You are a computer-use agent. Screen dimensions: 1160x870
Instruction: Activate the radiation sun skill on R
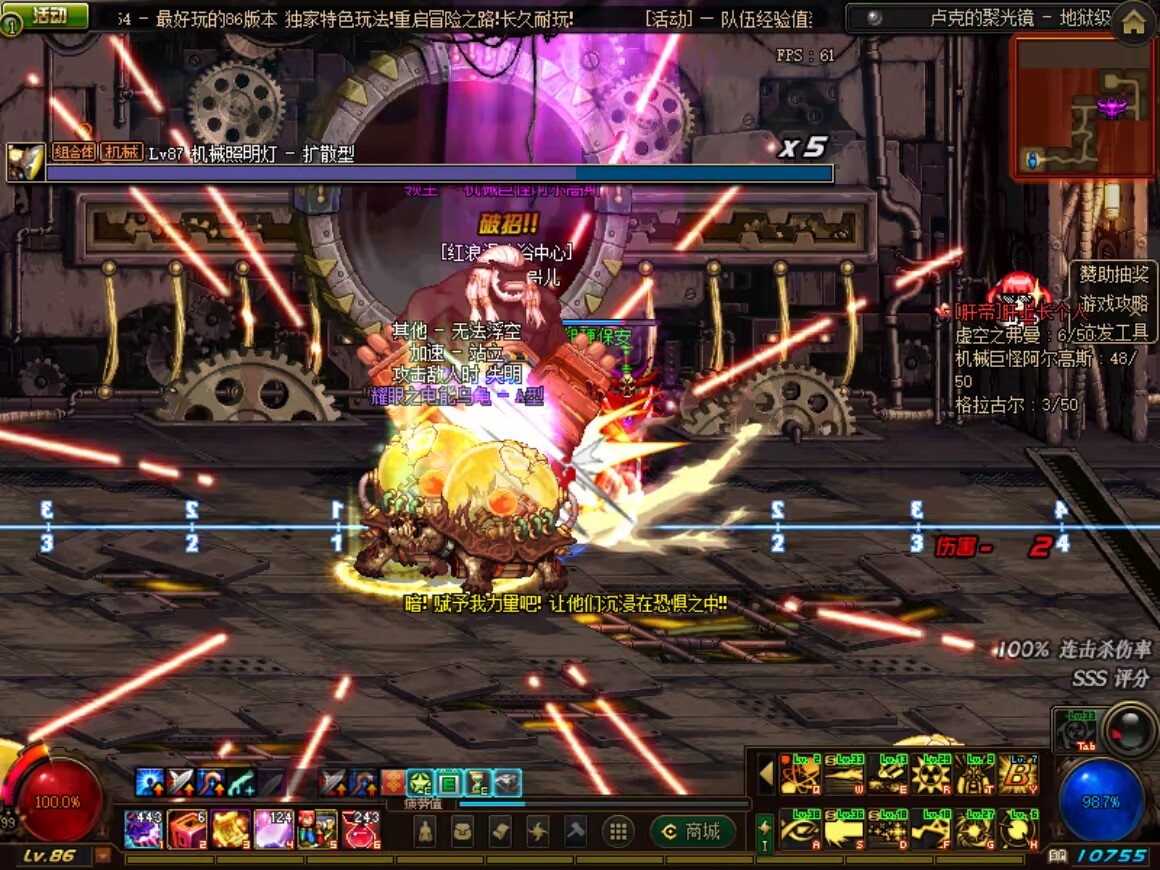click(930, 775)
